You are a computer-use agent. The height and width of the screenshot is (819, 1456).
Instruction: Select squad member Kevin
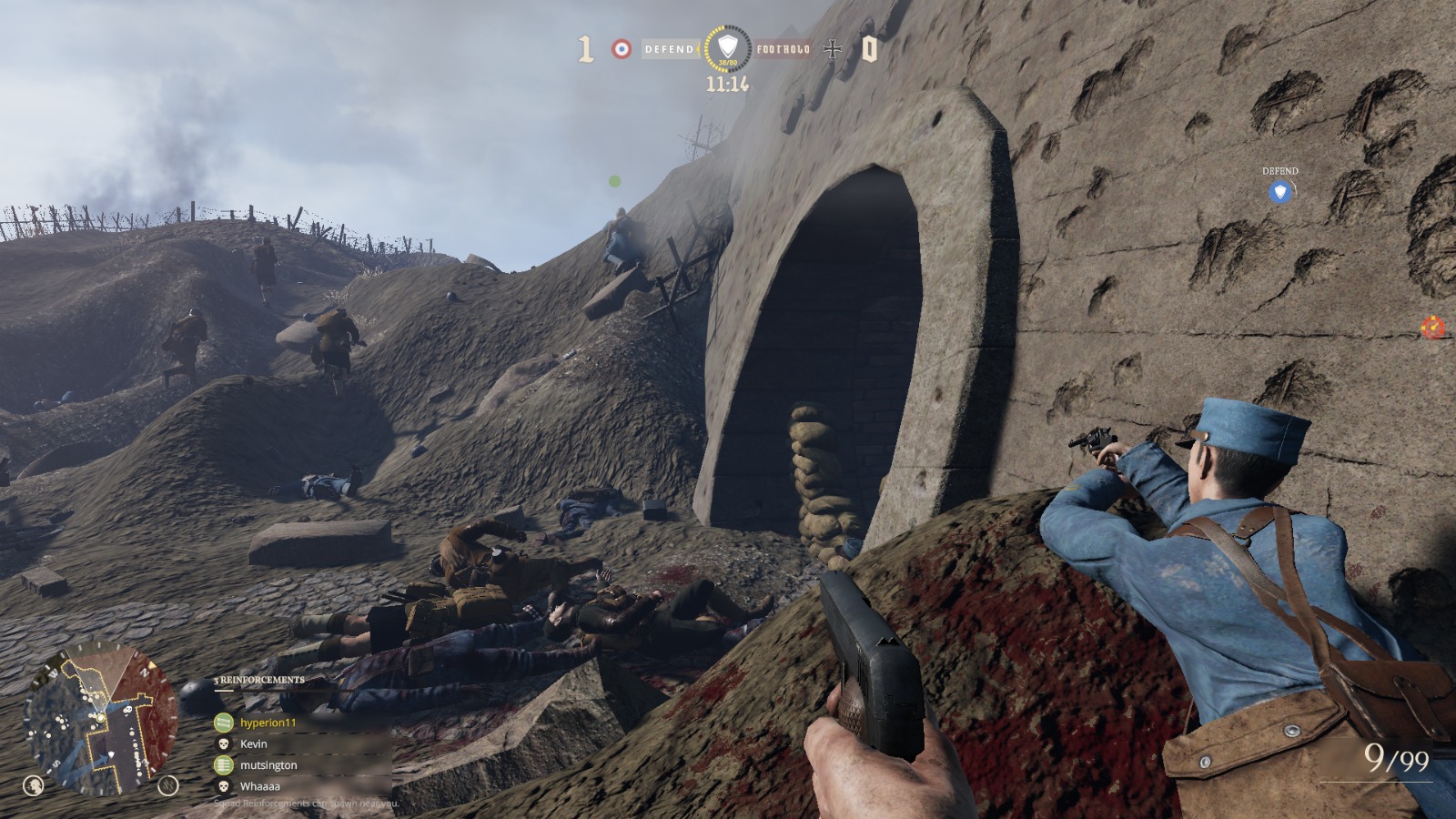(253, 743)
